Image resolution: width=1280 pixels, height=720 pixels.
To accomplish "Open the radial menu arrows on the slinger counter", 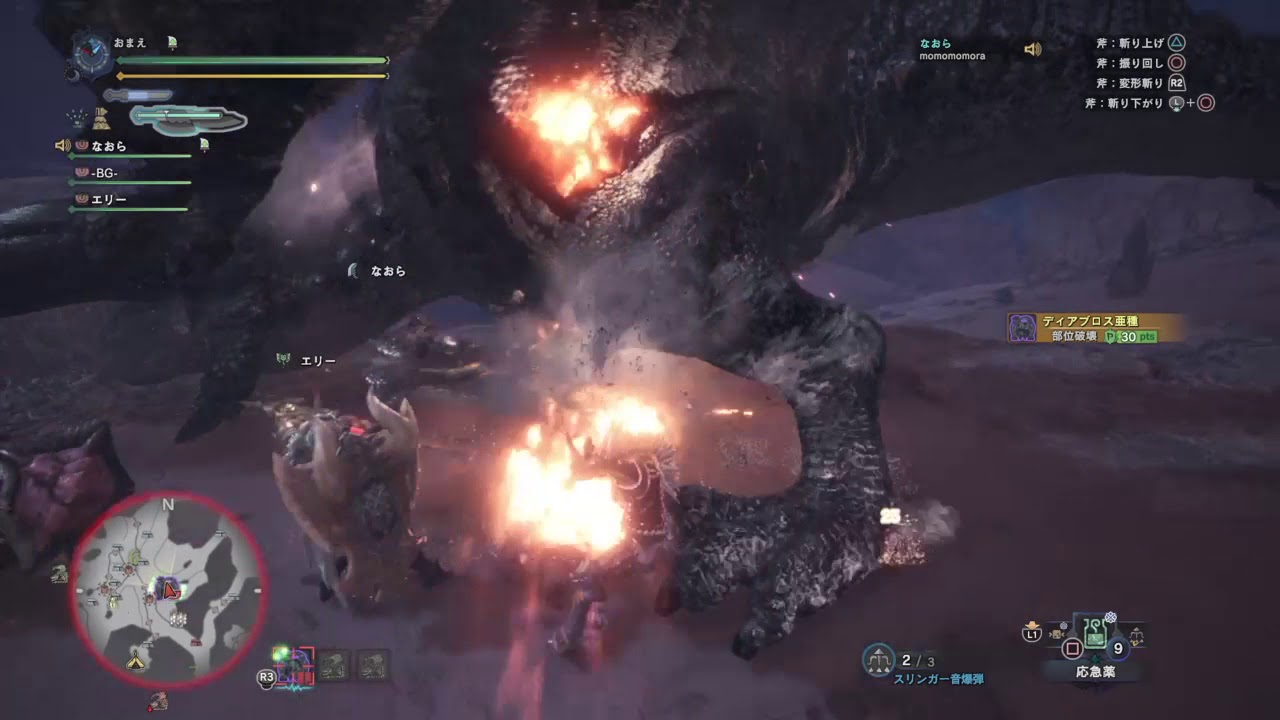I will 879,670.
